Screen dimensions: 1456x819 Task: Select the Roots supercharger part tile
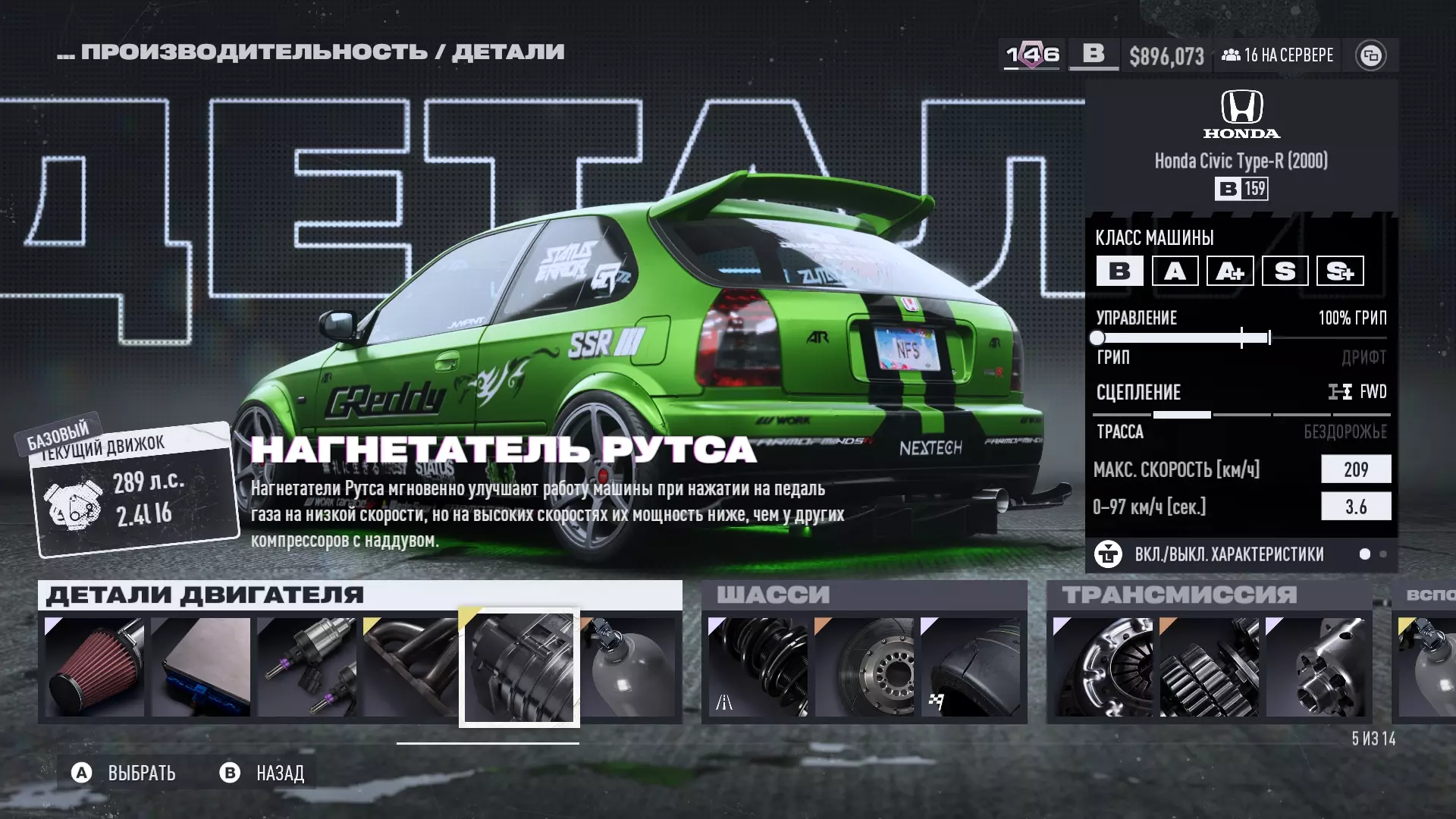tap(519, 667)
